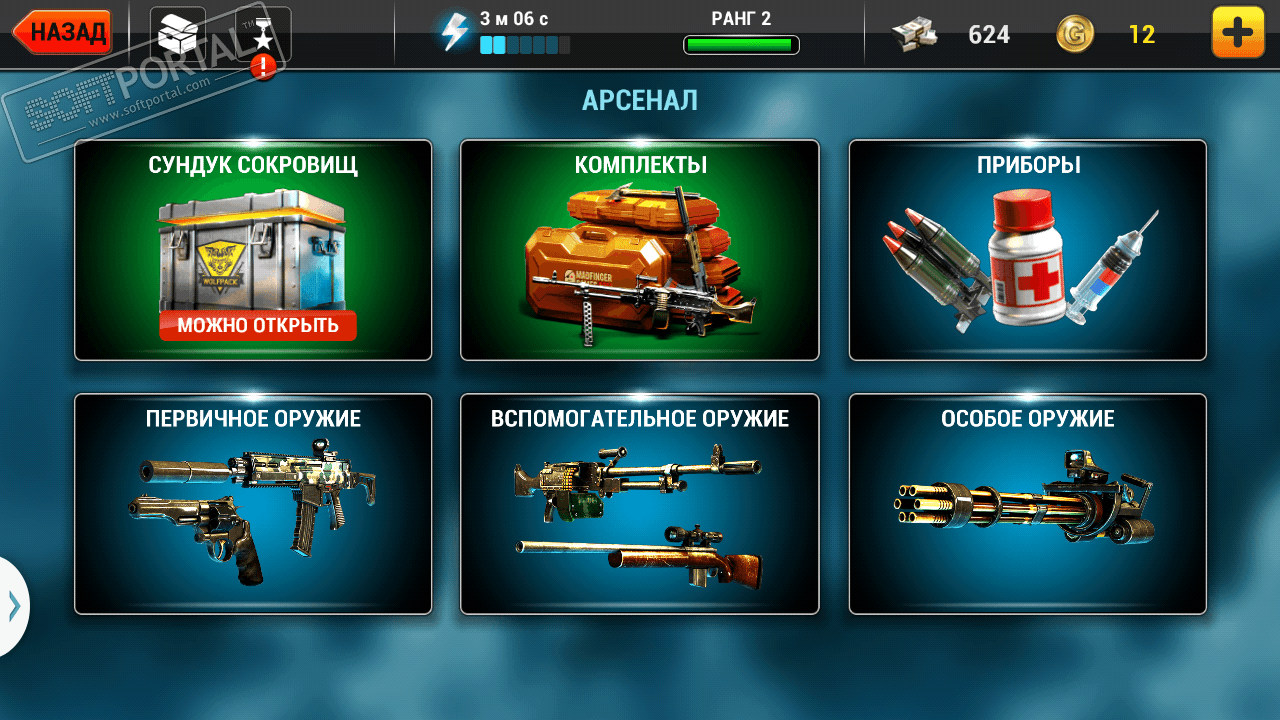Open the medal icon with alert badge
1280x720 pixels.
(x=263, y=35)
